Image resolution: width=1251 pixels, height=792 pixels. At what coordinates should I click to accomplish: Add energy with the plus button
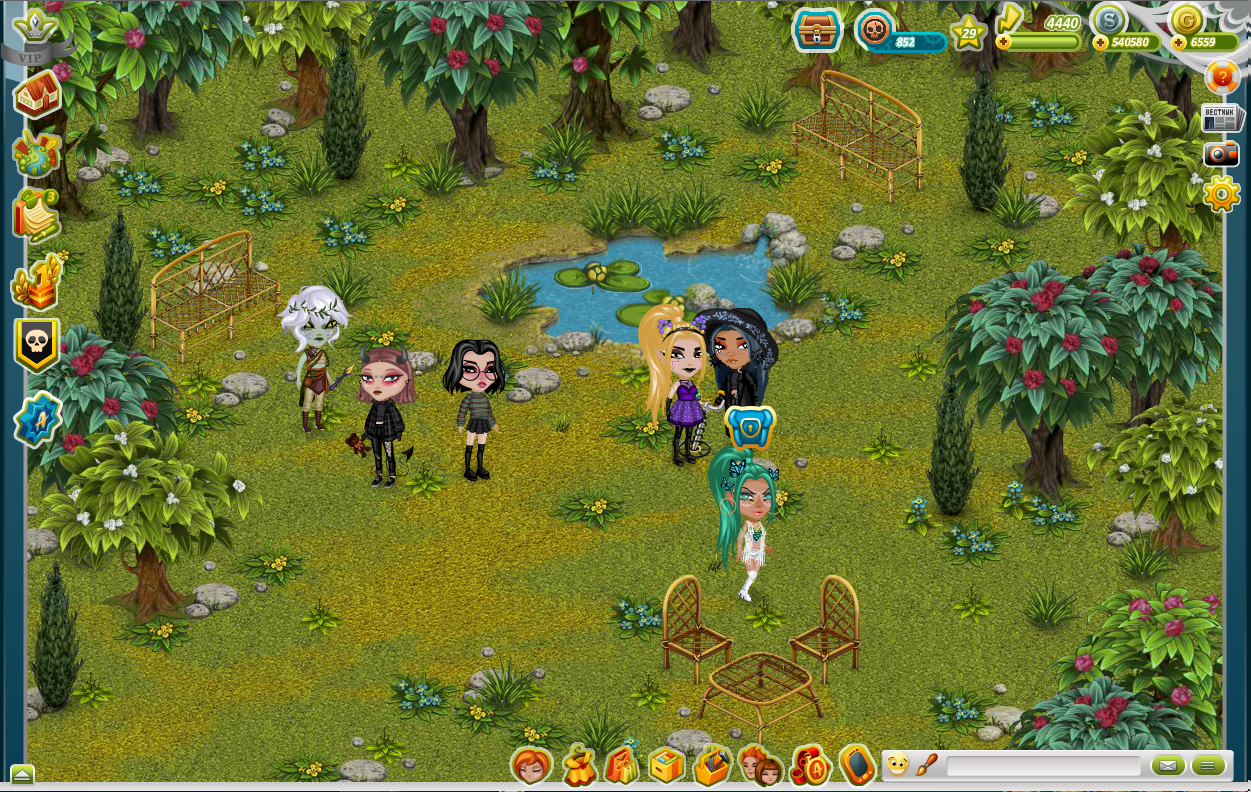1004,42
